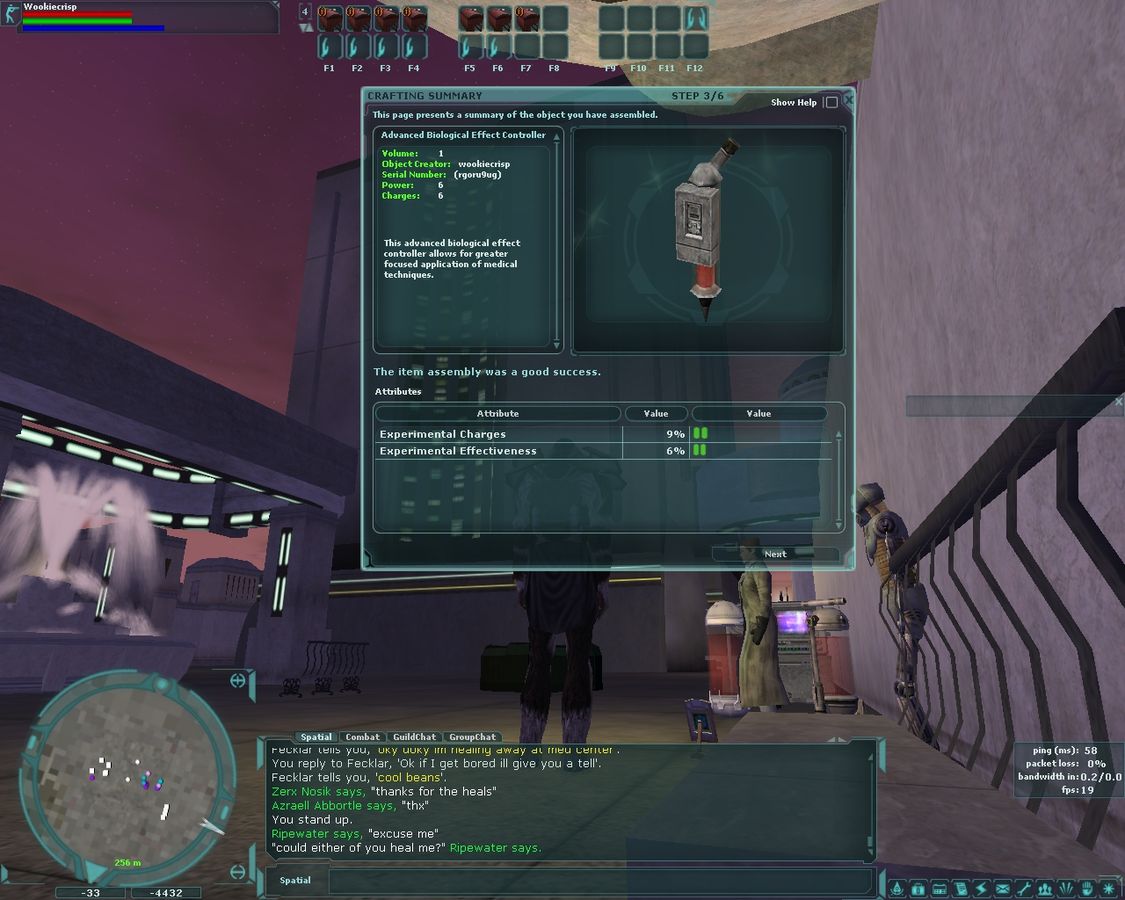The width and height of the screenshot is (1125, 900).
Task: Click the lightning bolt menu icon
Action: pyautogui.click(x=982, y=888)
